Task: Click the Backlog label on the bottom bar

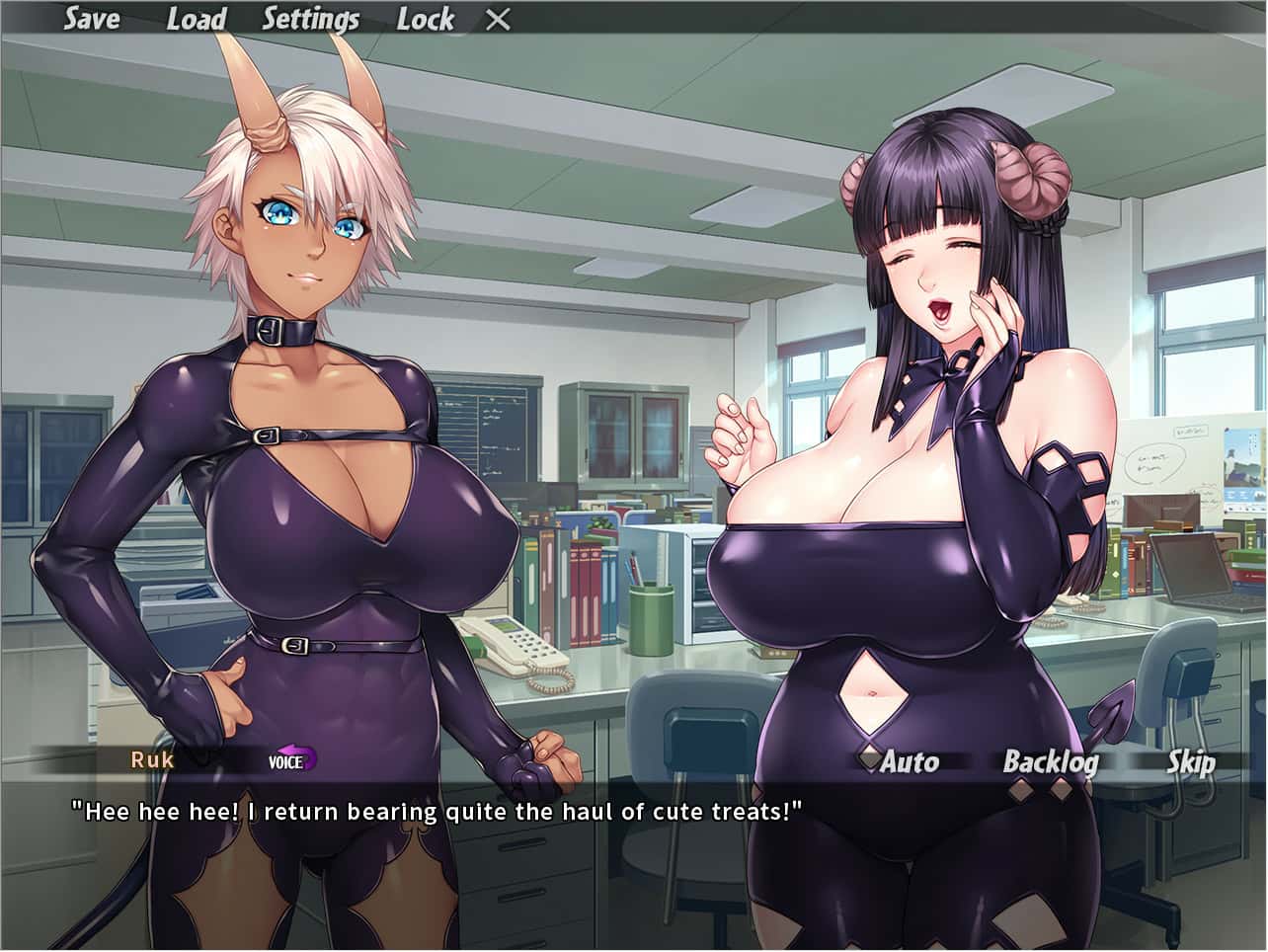Action: click(x=1054, y=762)
